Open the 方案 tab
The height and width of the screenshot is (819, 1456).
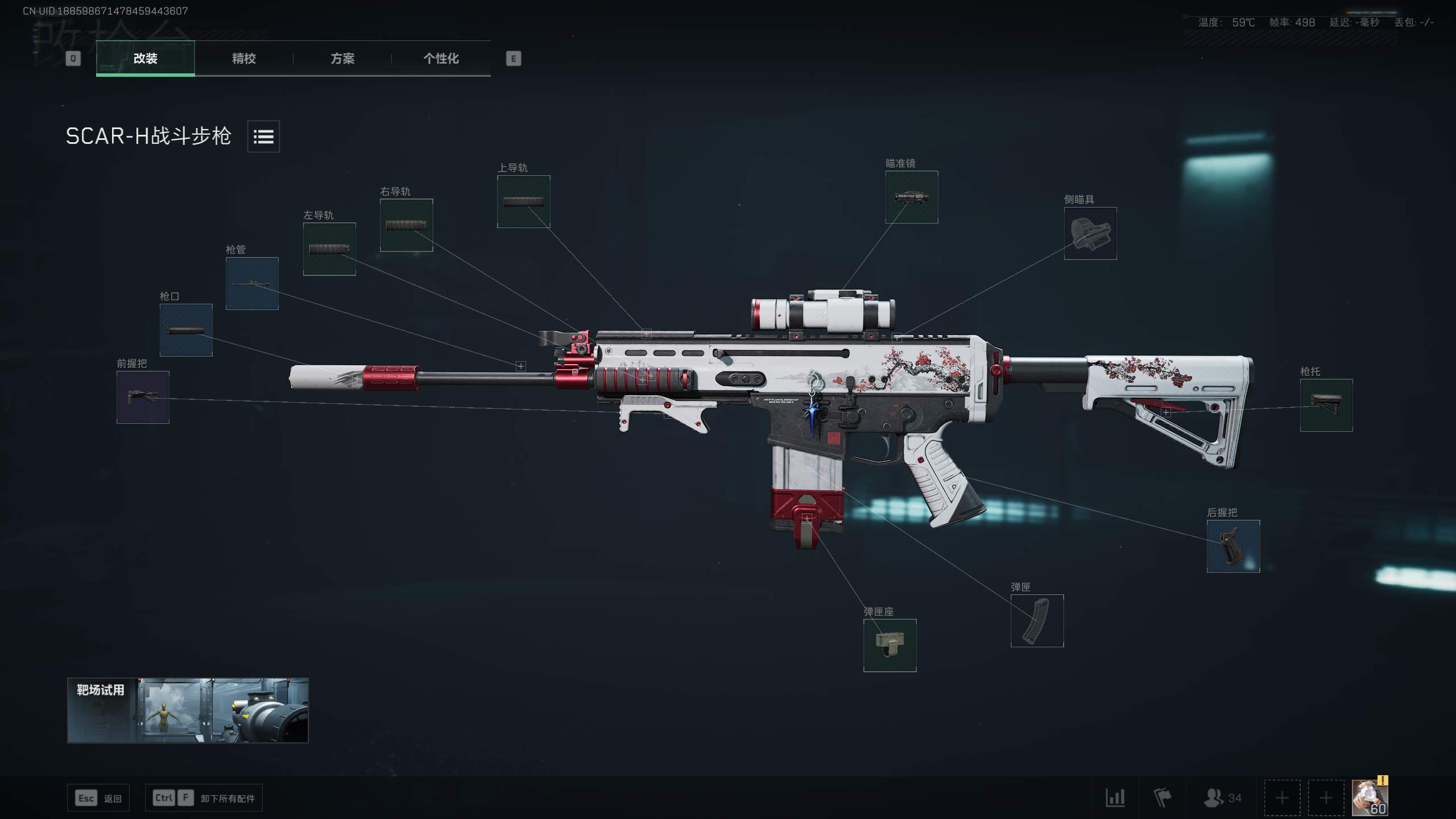(x=342, y=58)
